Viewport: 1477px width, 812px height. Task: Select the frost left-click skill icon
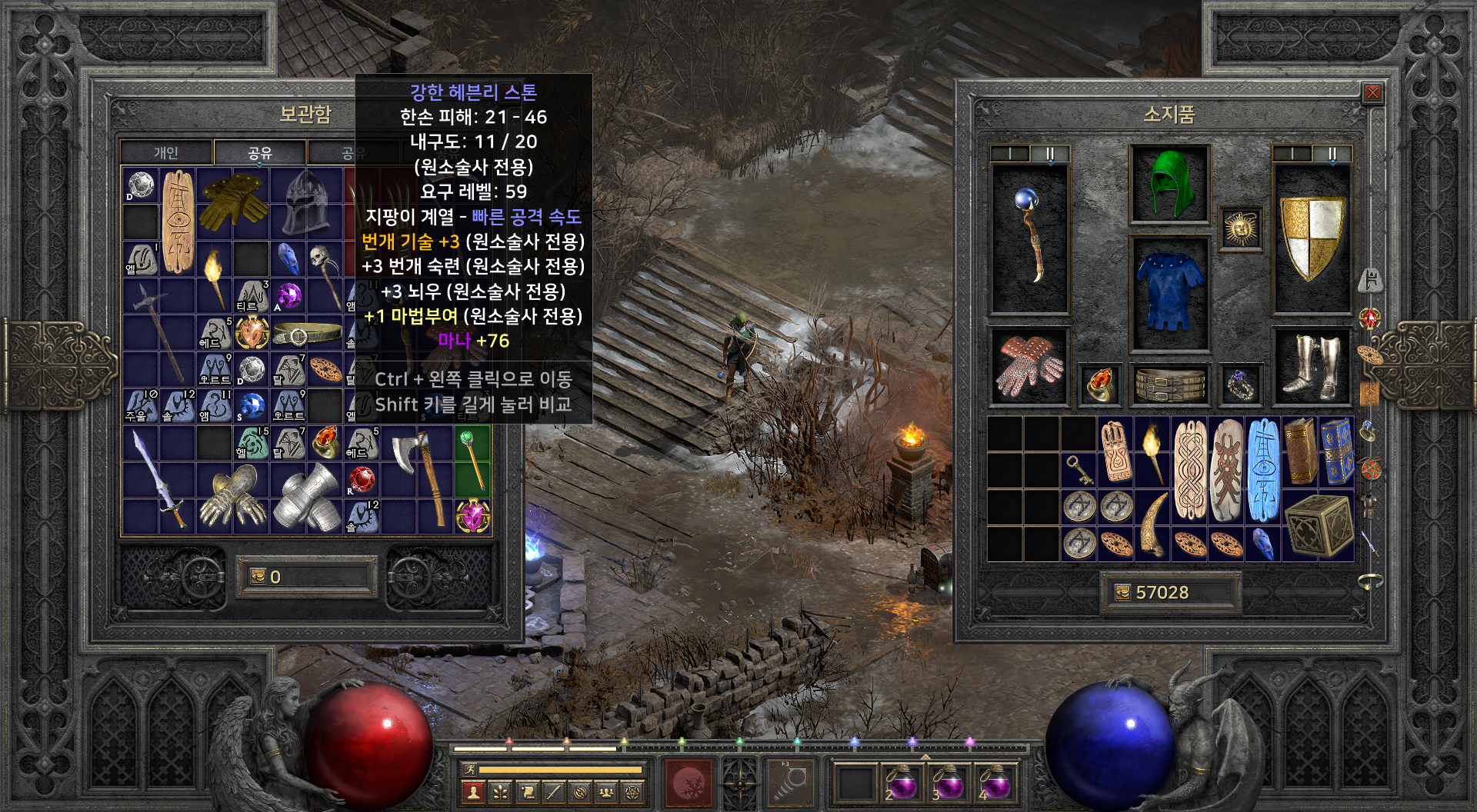[x=688, y=783]
